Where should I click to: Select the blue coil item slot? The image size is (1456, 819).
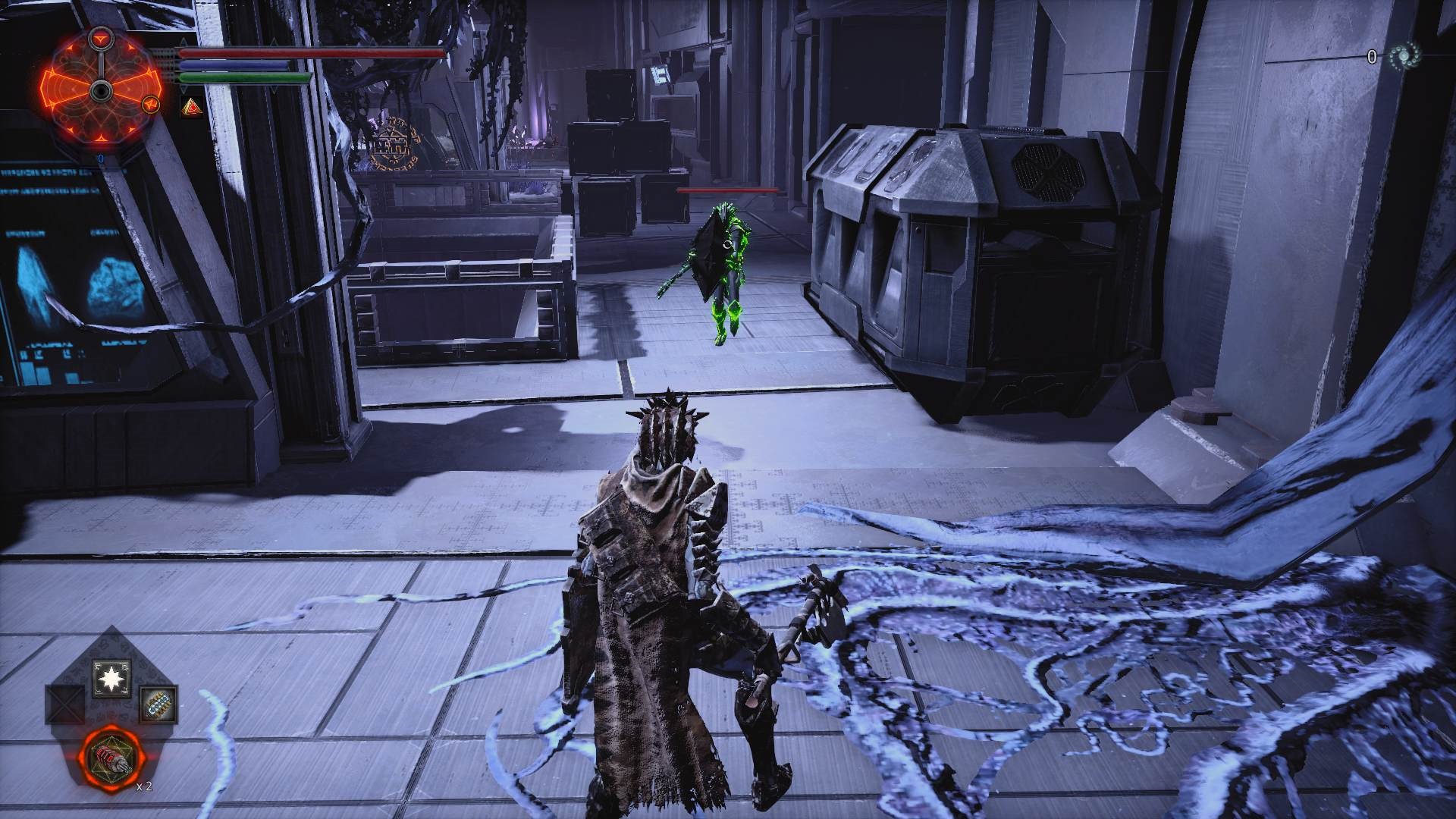(x=158, y=704)
